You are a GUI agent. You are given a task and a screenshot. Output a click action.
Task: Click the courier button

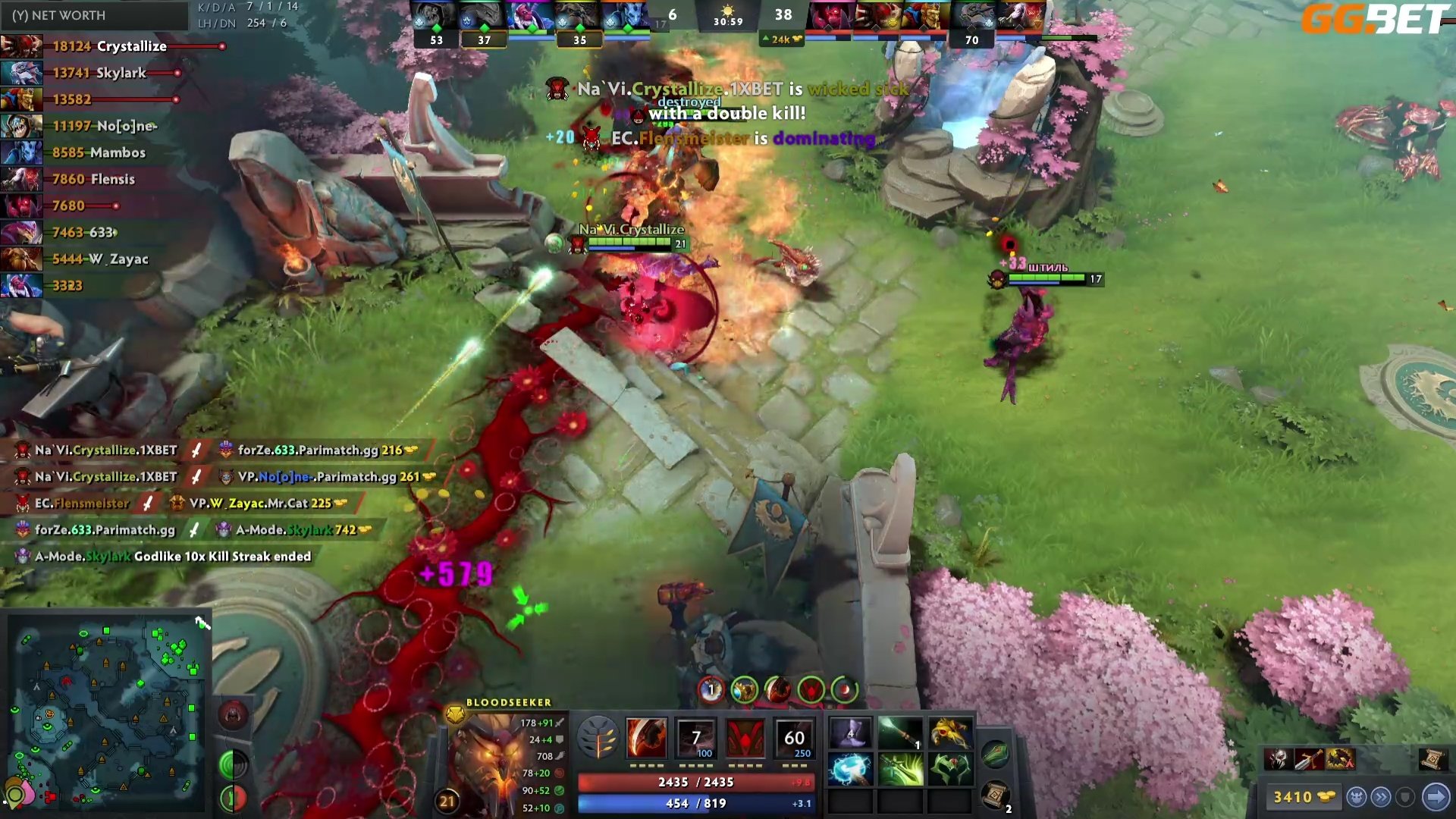[1357, 797]
